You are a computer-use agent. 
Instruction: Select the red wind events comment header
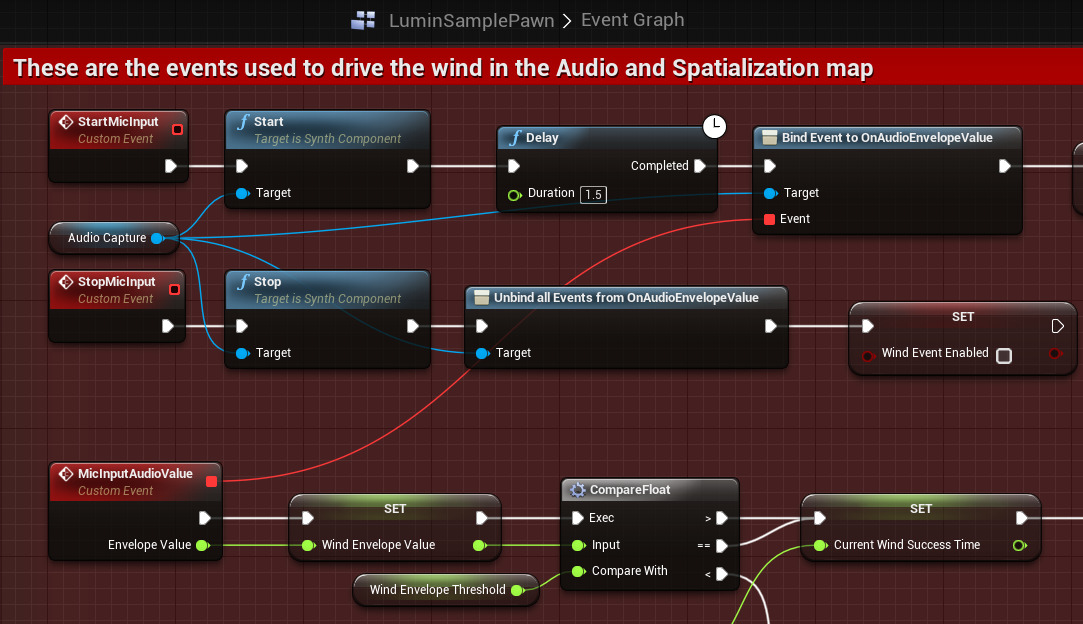(443, 68)
